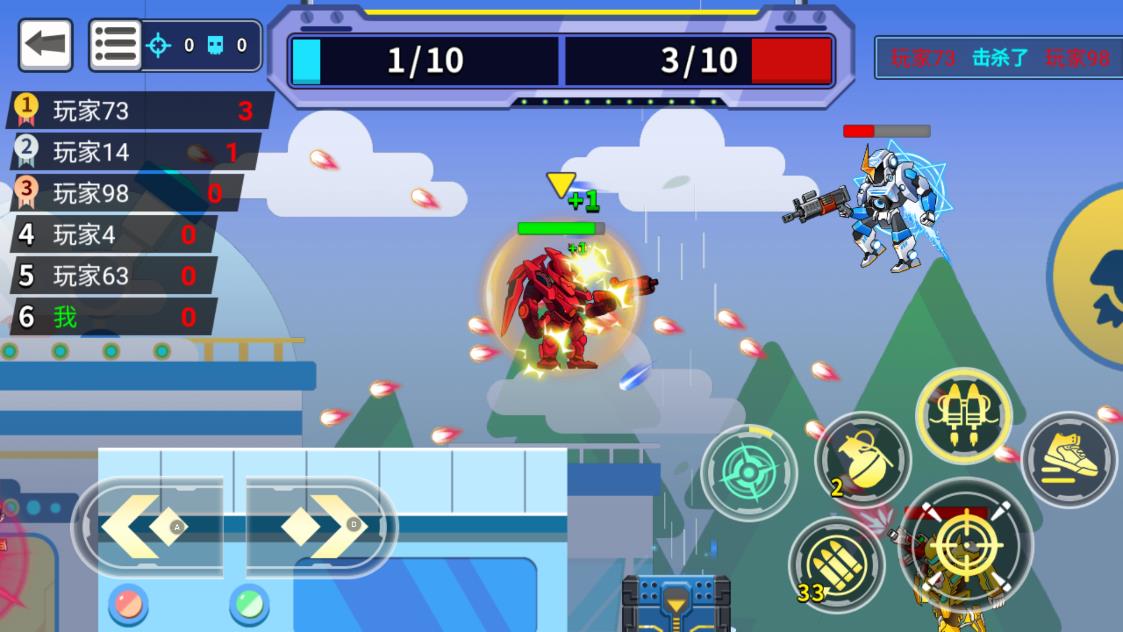Select 玩家73 in the leaderboard
1123x632 pixels.
point(140,110)
